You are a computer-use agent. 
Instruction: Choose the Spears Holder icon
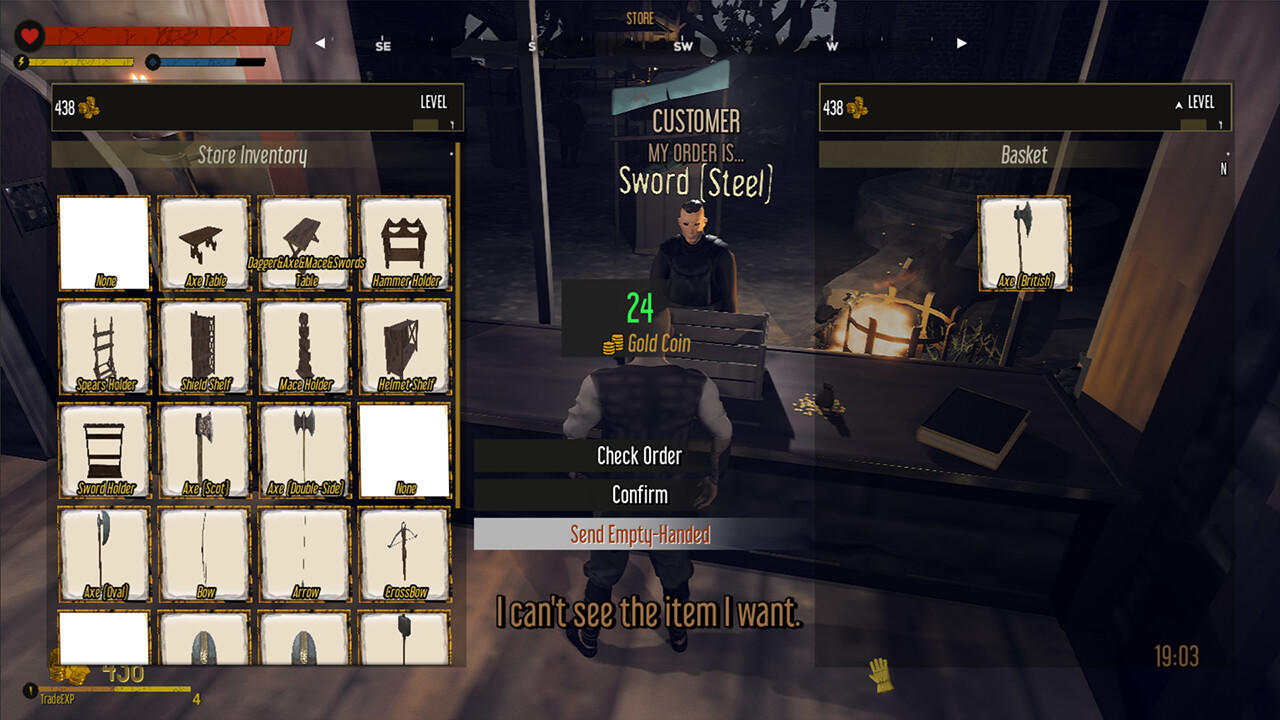coord(103,345)
